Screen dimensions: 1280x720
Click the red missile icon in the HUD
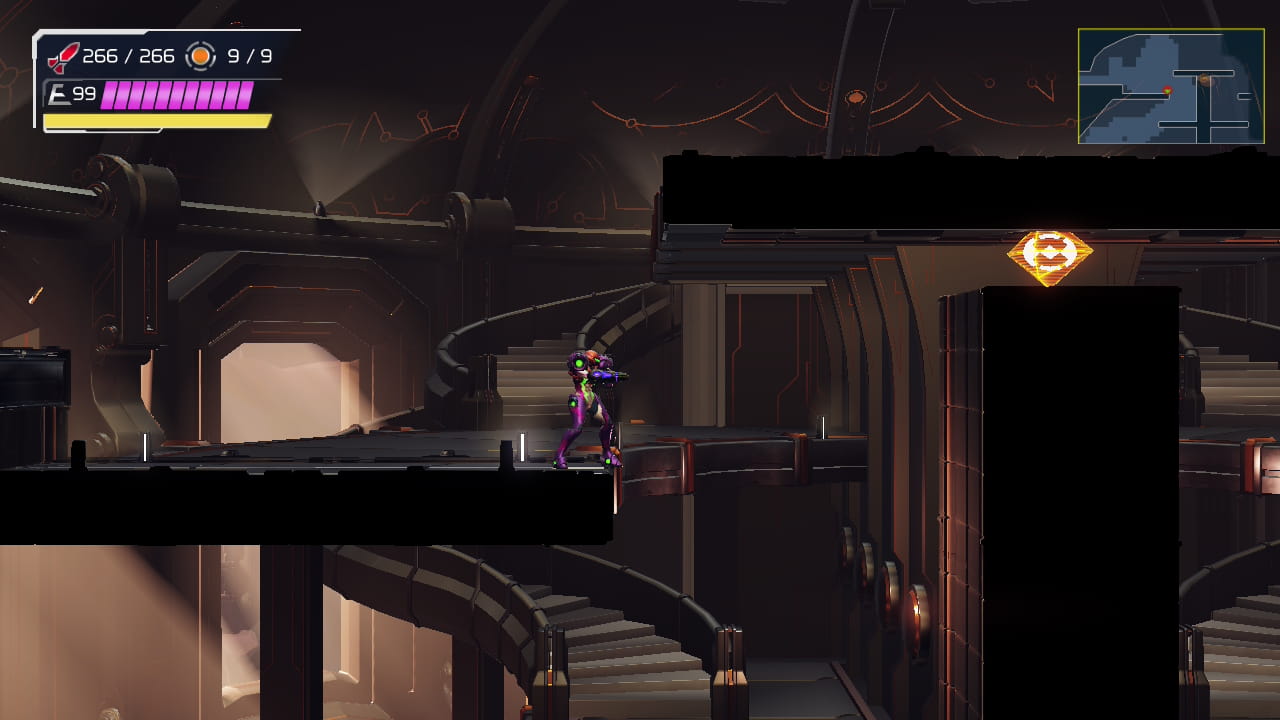tap(62, 56)
